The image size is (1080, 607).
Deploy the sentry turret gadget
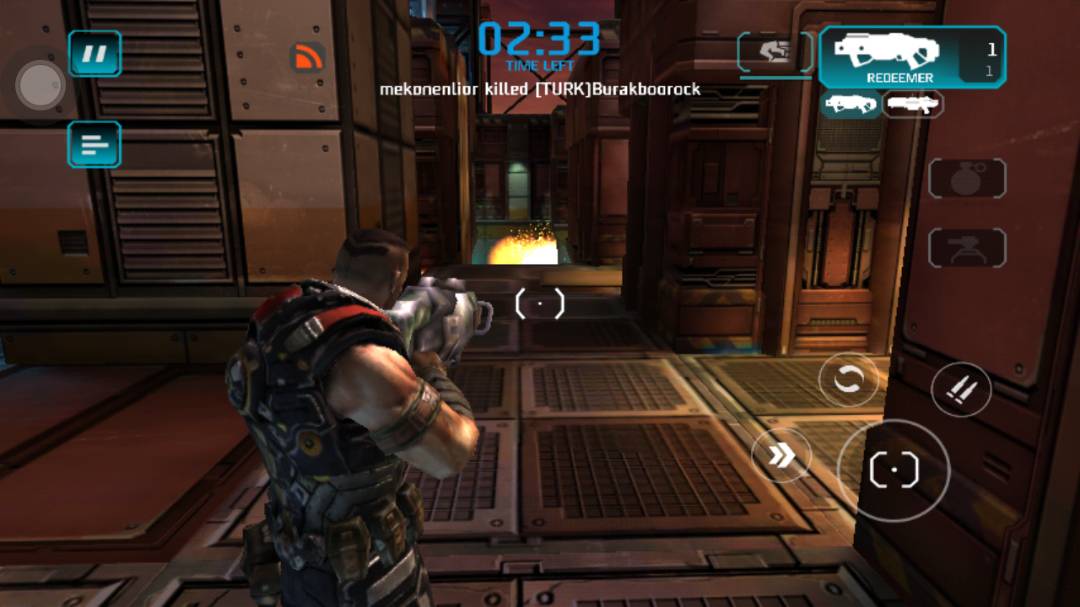coord(966,247)
